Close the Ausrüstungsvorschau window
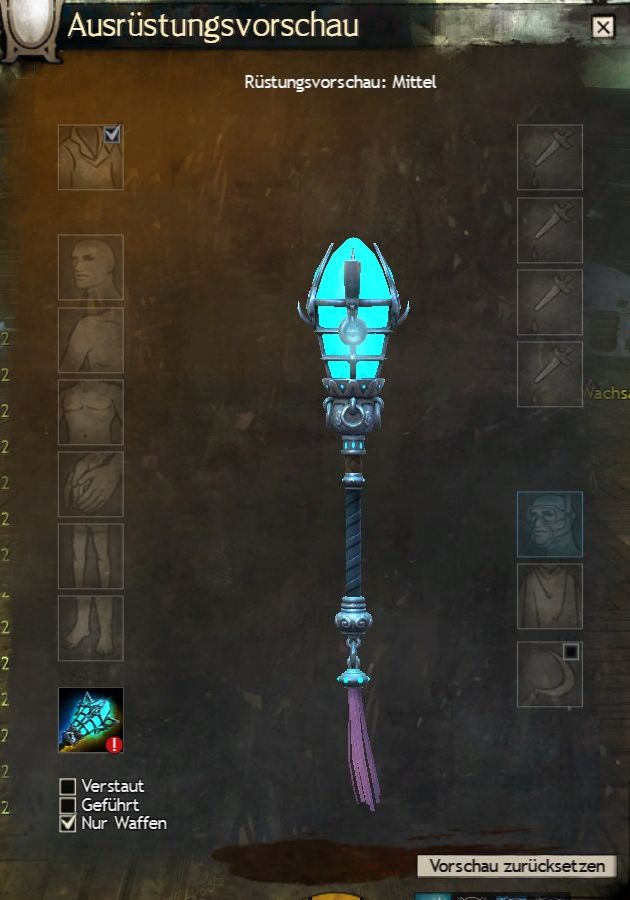This screenshot has height=900, width=630. click(x=602, y=27)
